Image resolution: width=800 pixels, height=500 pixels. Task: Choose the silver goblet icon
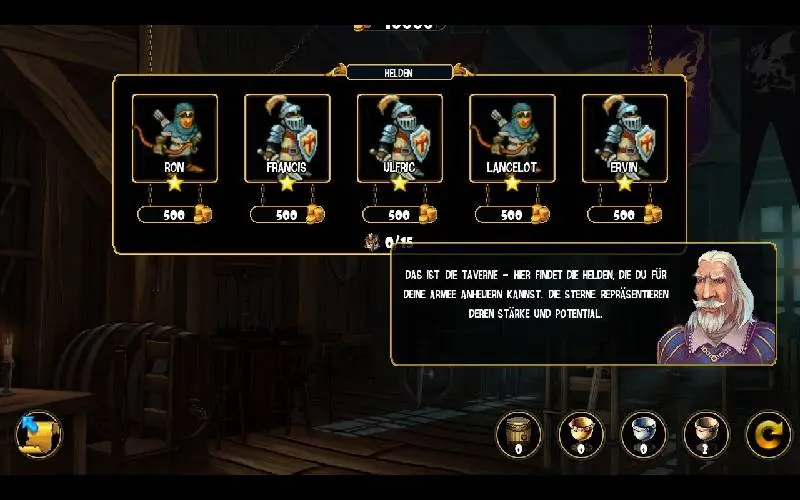click(x=642, y=434)
